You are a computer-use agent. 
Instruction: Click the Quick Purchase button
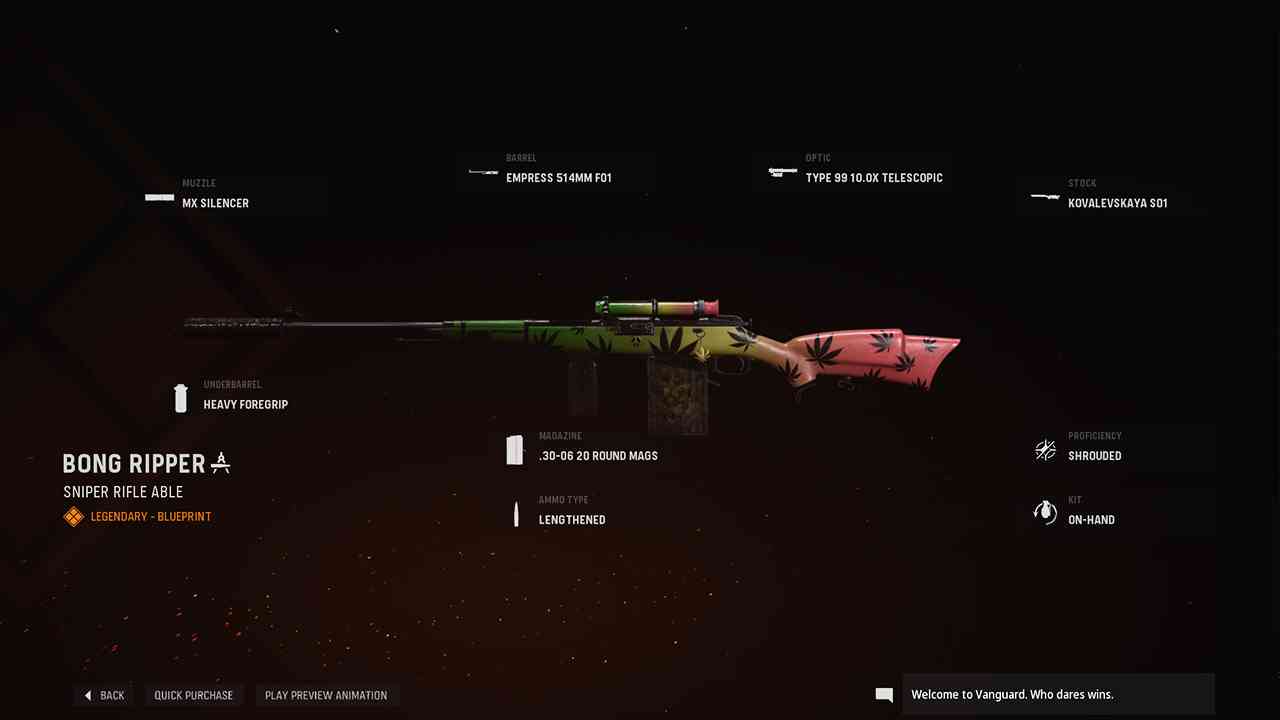[193, 695]
